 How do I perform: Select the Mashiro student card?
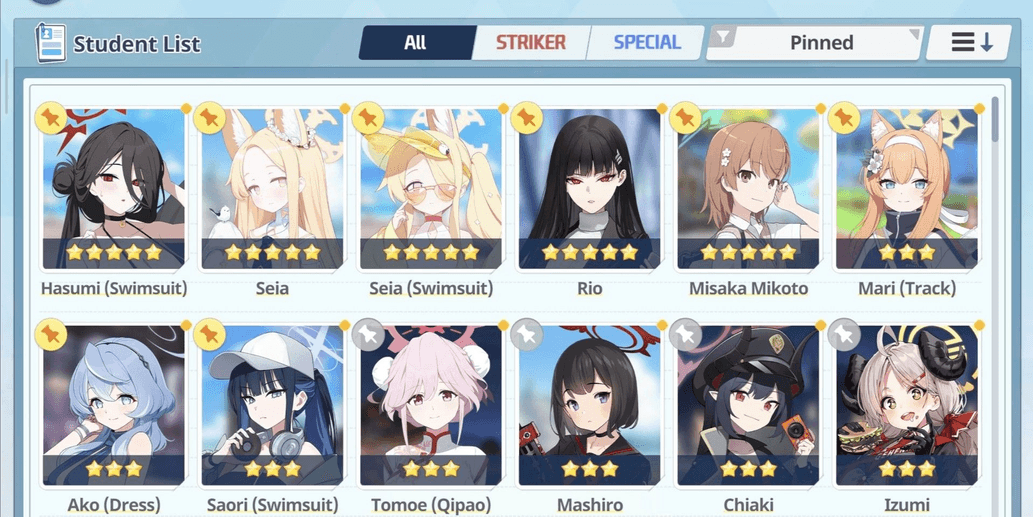pyautogui.click(x=589, y=407)
